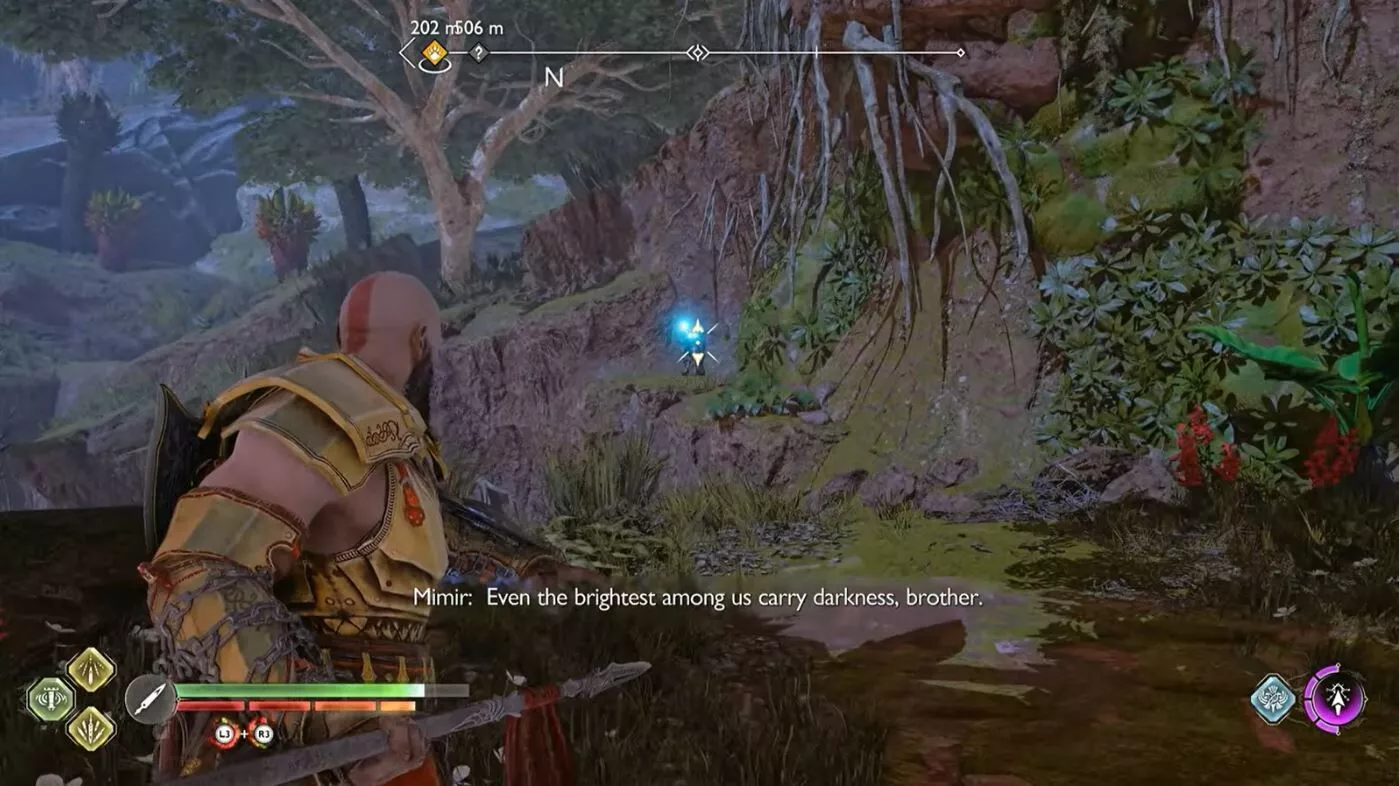Click the lower gold runic arrow skill icon

pos(91,730)
